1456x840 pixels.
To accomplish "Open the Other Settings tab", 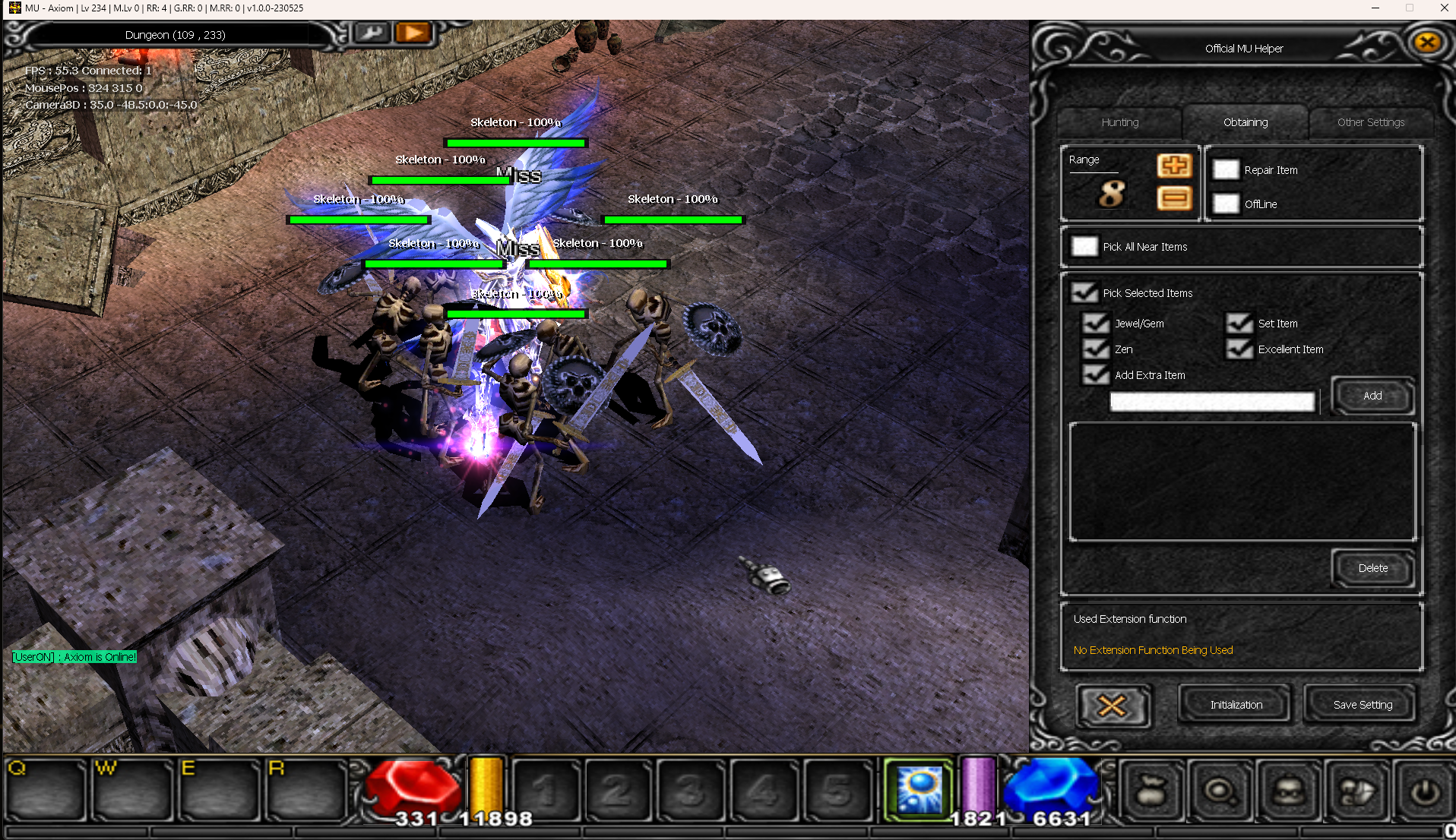I will click(x=1370, y=122).
